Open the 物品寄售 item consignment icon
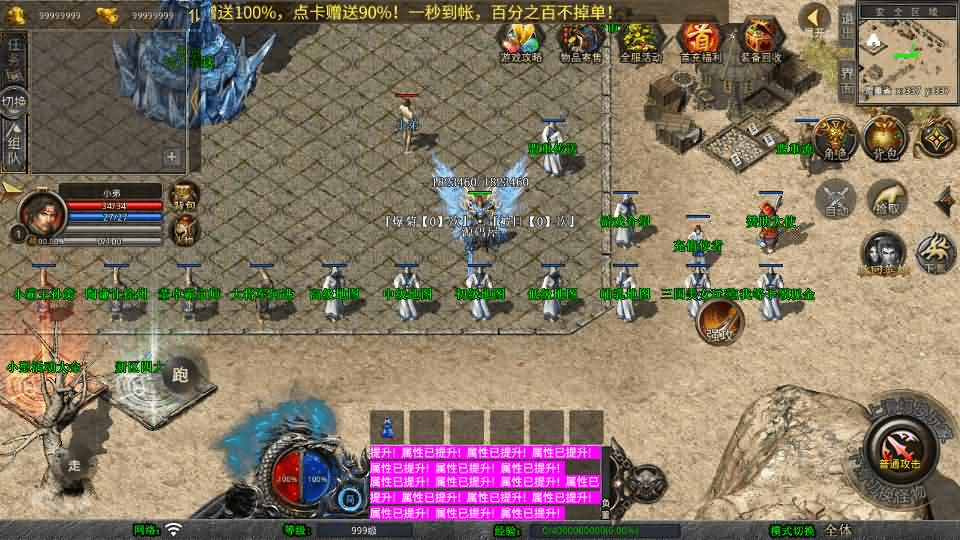 click(581, 42)
